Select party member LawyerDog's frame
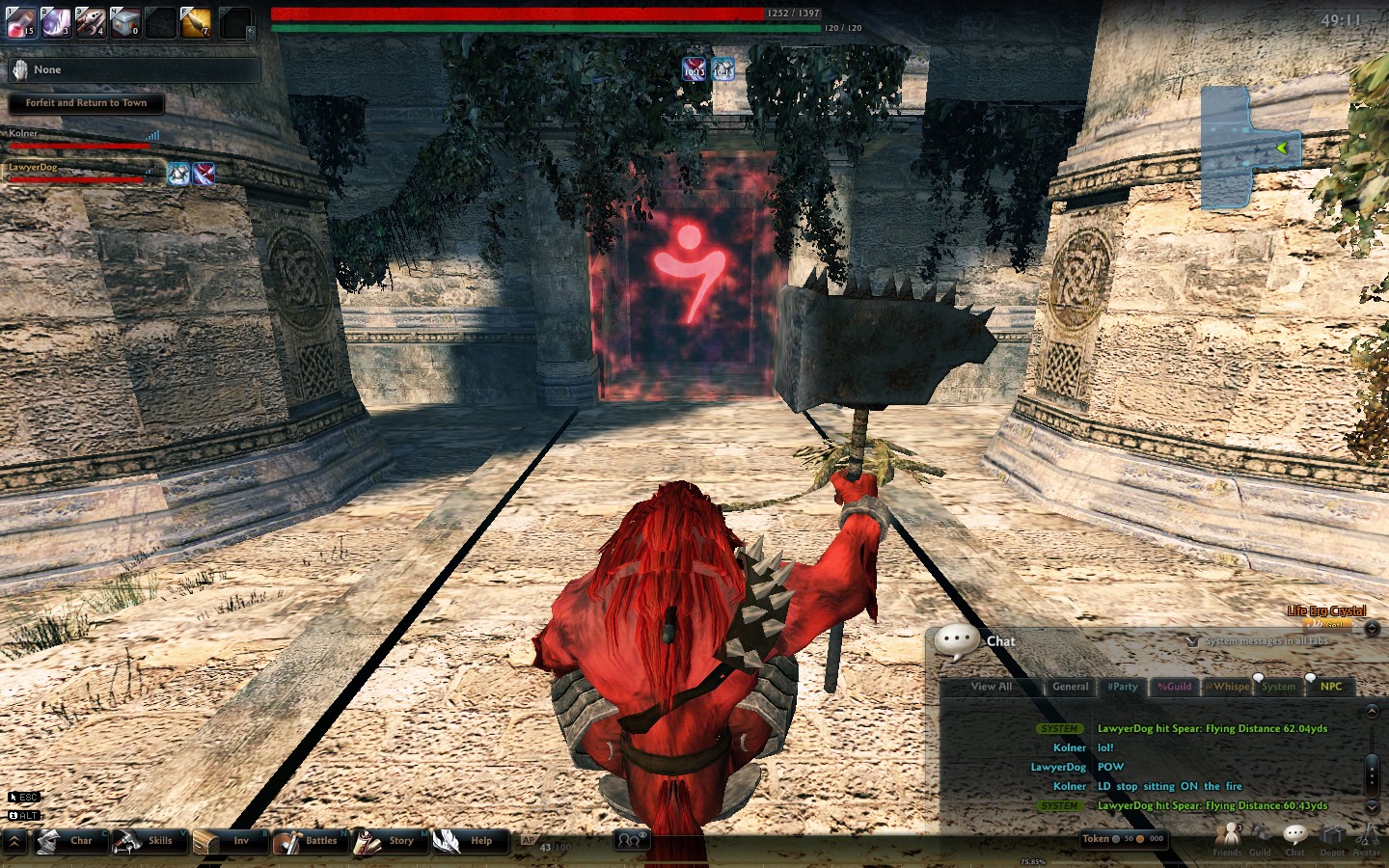Image resolution: width=1389 pixels, height=868 pixels. [x=77, y=172]
